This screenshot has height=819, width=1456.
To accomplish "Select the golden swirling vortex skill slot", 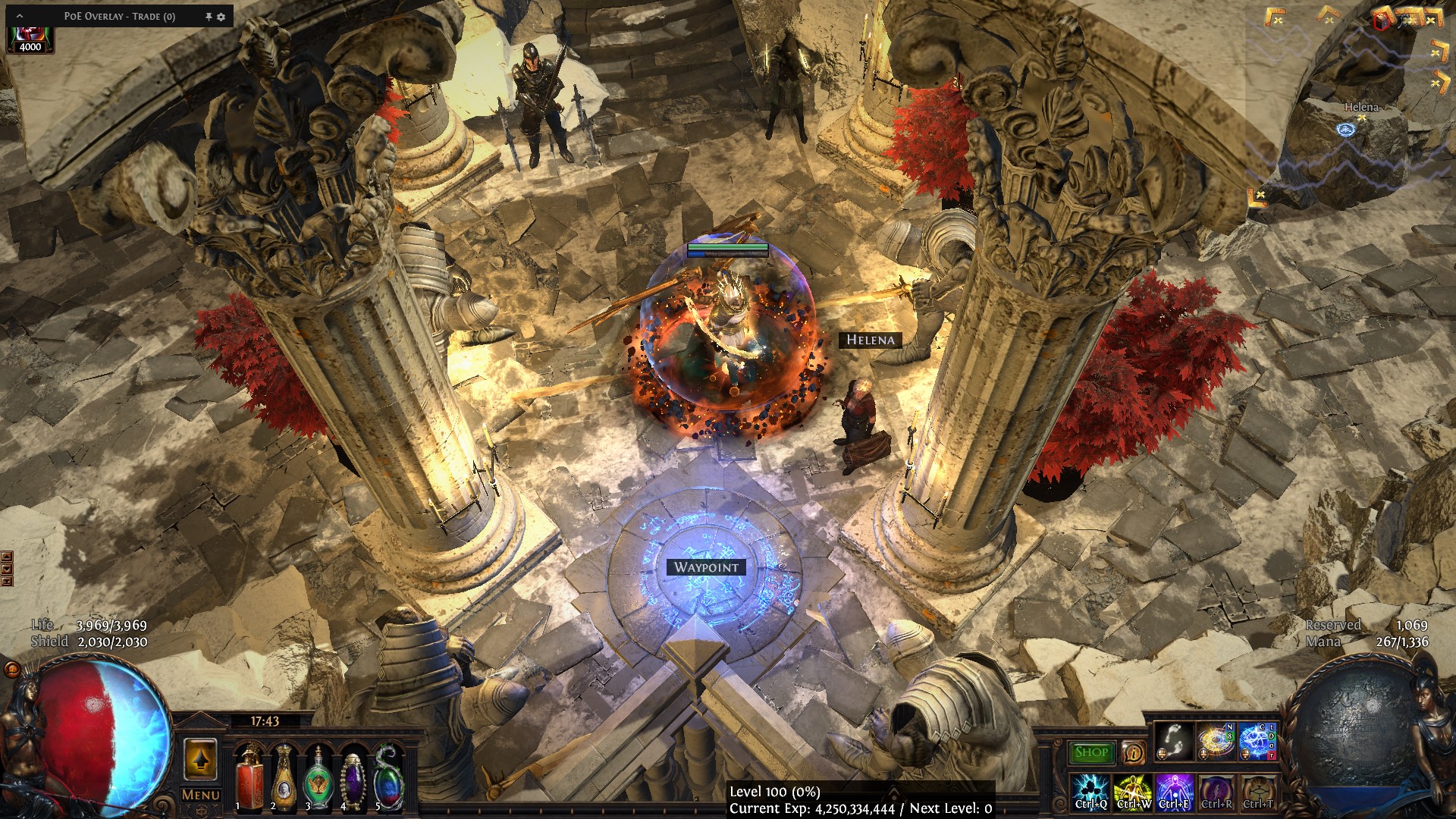I will point(1216,742).
